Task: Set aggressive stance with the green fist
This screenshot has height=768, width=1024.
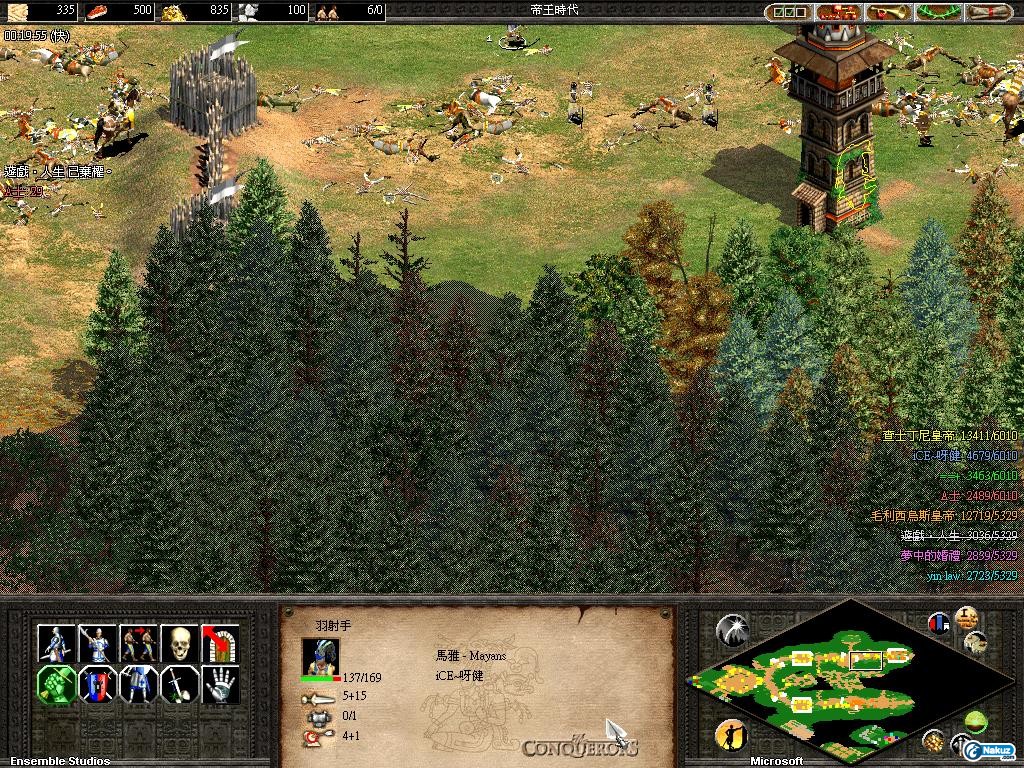Action: (x=56, y=685)
